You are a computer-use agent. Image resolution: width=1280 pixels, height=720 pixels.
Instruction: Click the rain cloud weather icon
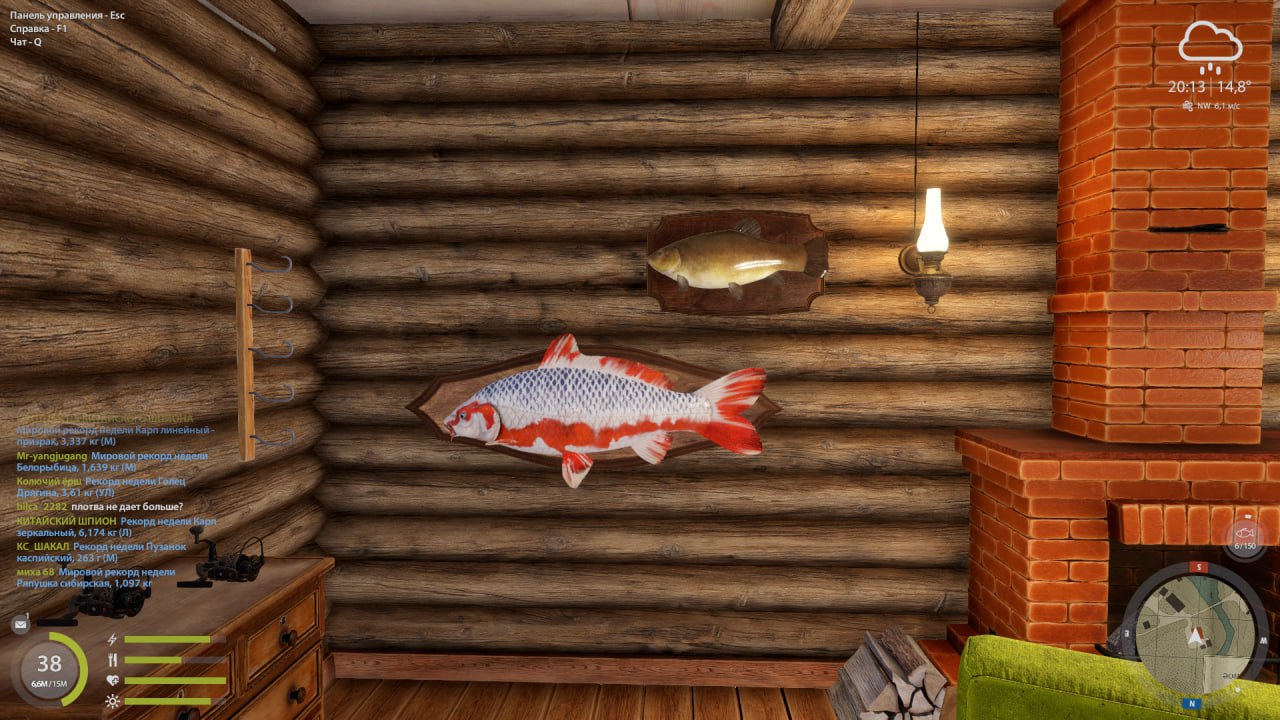(x=1210, y=46)
